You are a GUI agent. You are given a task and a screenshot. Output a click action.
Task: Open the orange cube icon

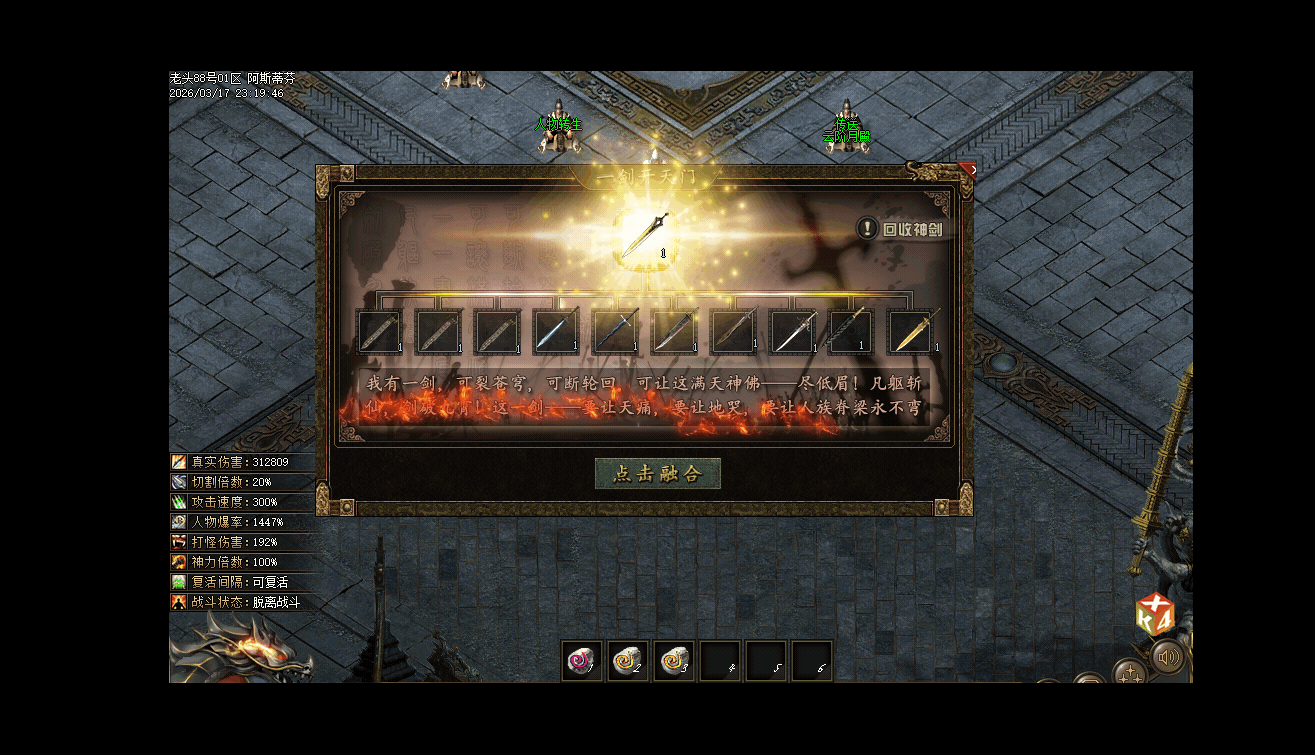(x=1153, y=616)
